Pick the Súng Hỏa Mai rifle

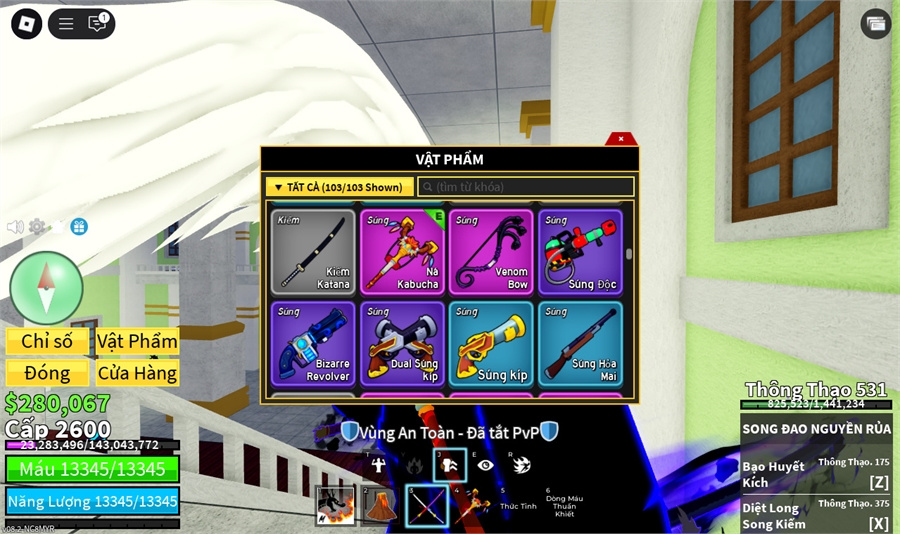click(x=580, y=344)
